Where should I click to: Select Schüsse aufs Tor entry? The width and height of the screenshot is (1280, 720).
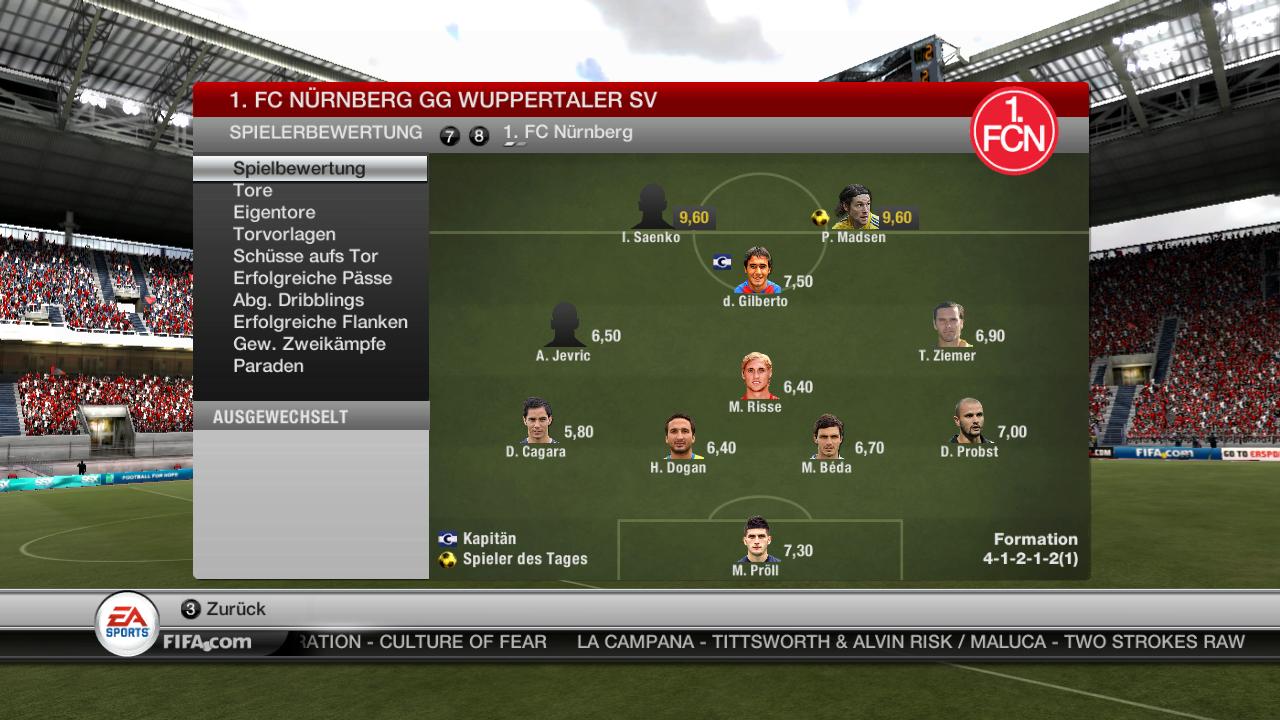point(305,256)
